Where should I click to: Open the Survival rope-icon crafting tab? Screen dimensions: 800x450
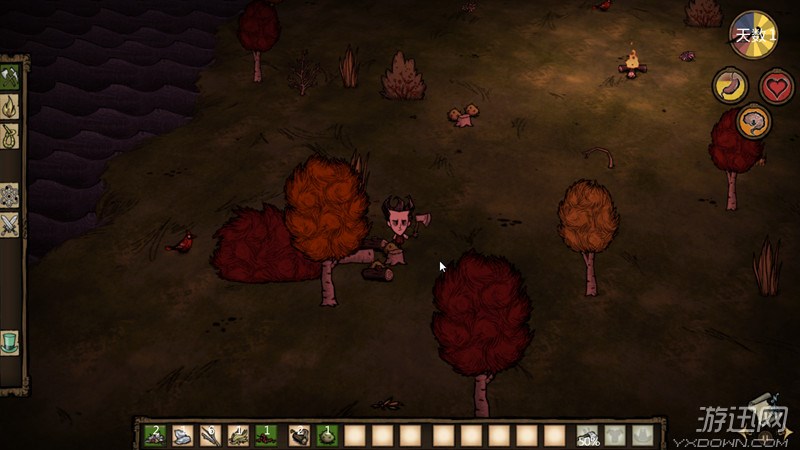tap(11, 135)
